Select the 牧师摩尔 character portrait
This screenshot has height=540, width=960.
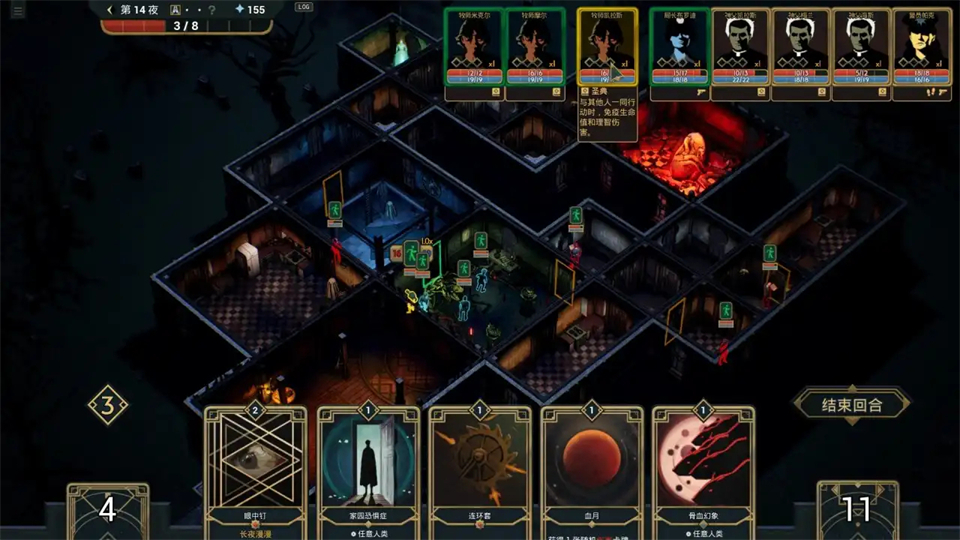pyautogui.click(x=535, y=45)
